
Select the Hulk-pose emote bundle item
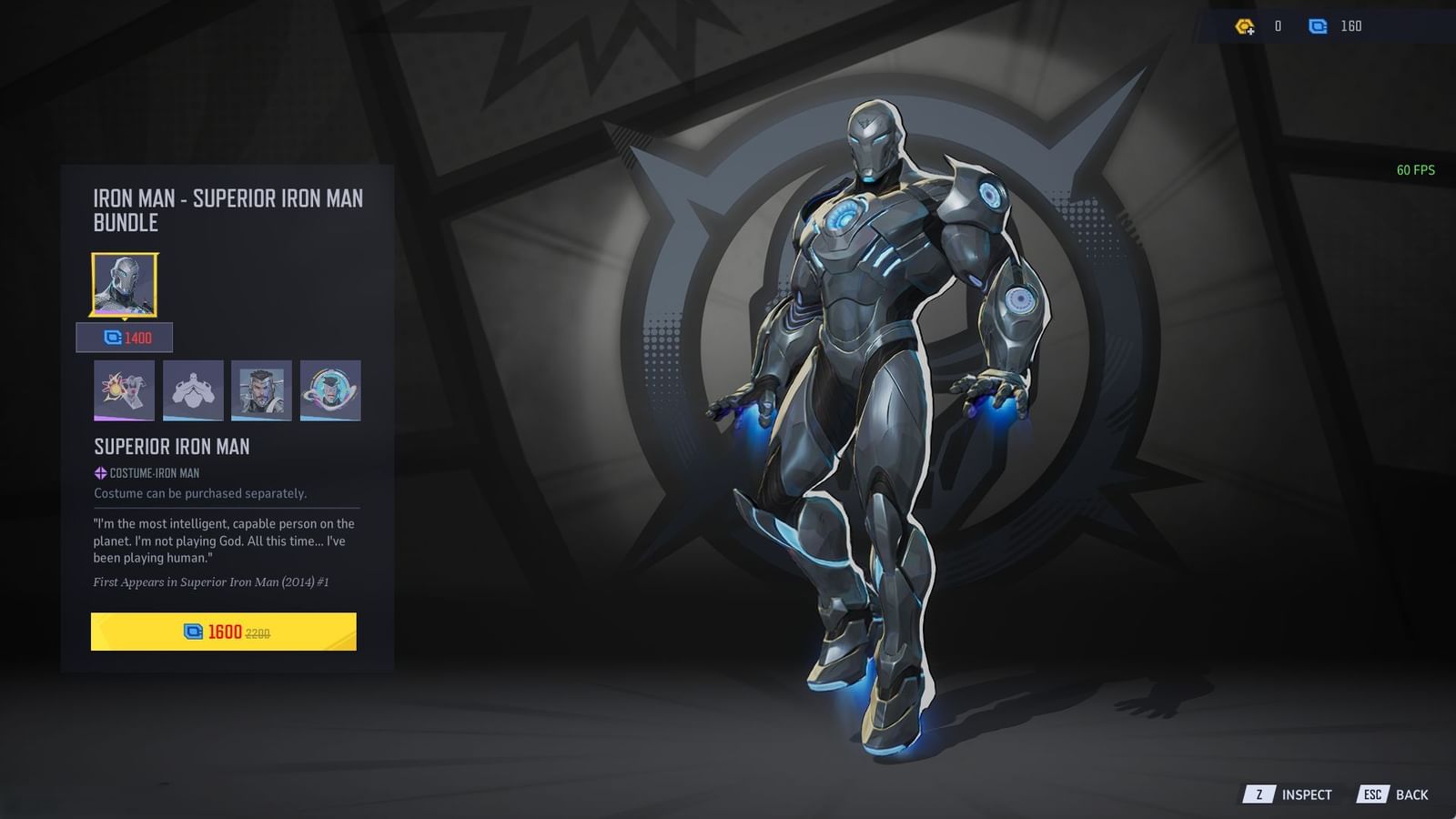click(193, 390)
